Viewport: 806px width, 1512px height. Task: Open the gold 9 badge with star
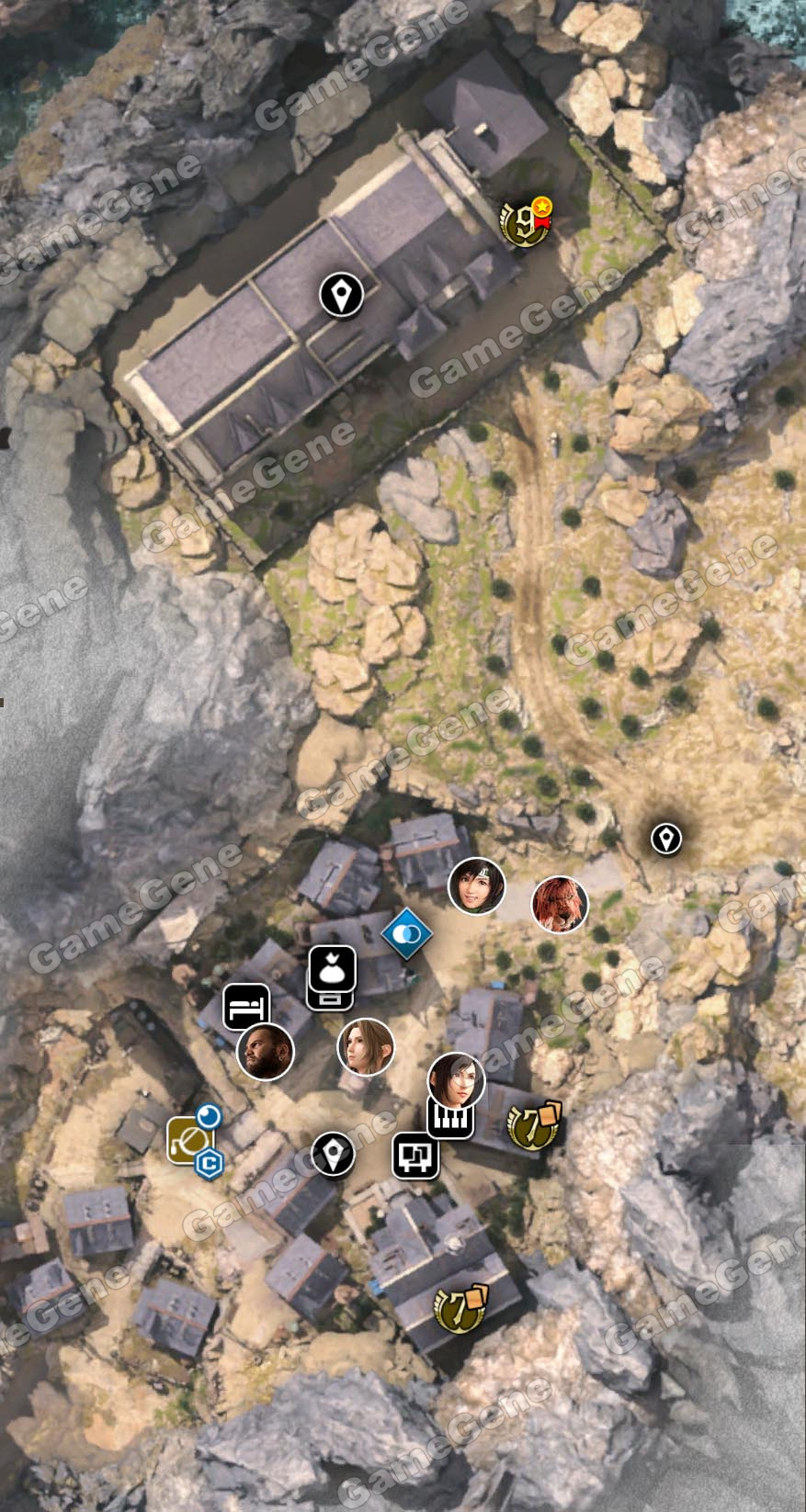(524, 221)
